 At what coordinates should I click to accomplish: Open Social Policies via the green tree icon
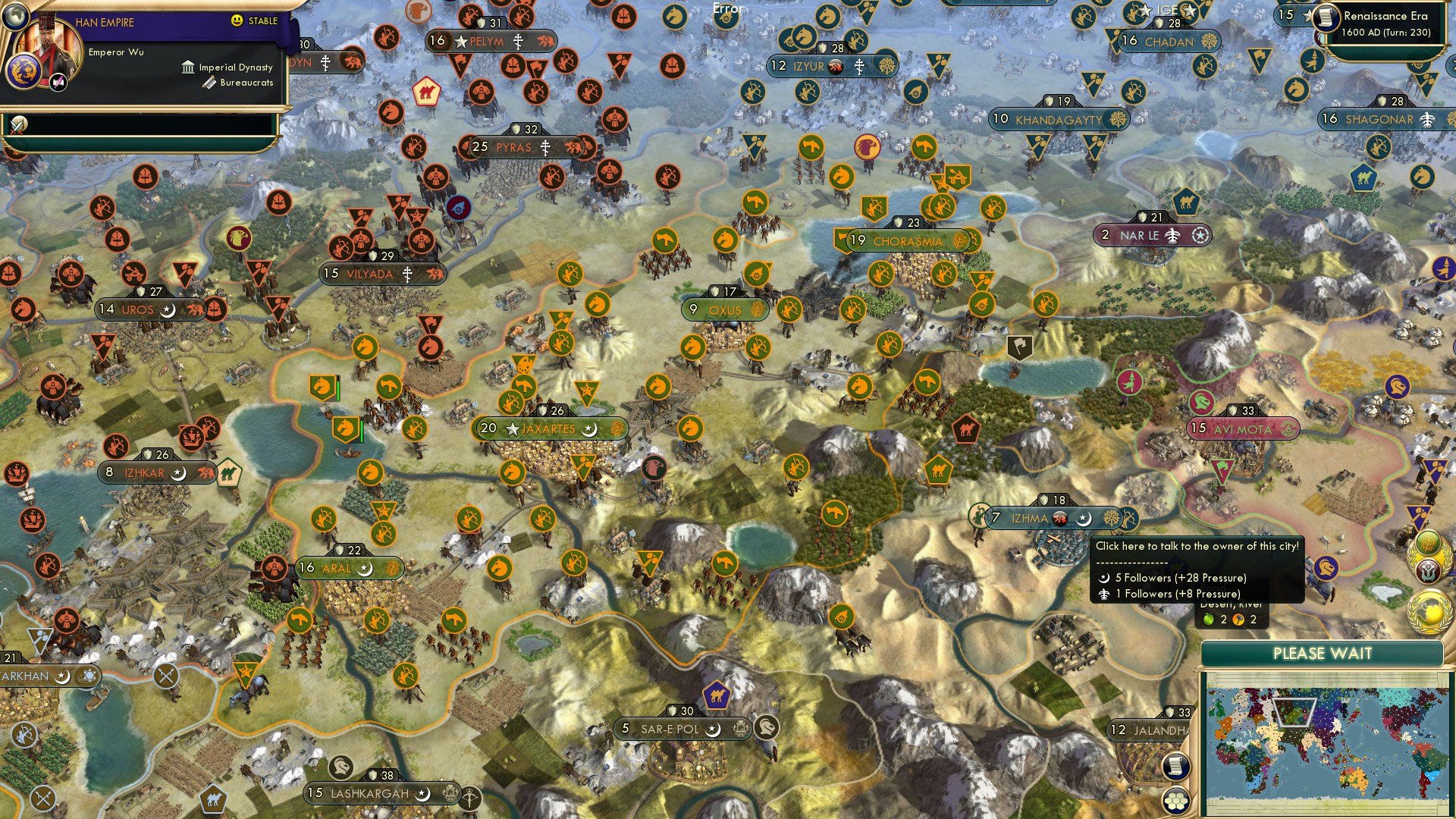[1426, 543]
